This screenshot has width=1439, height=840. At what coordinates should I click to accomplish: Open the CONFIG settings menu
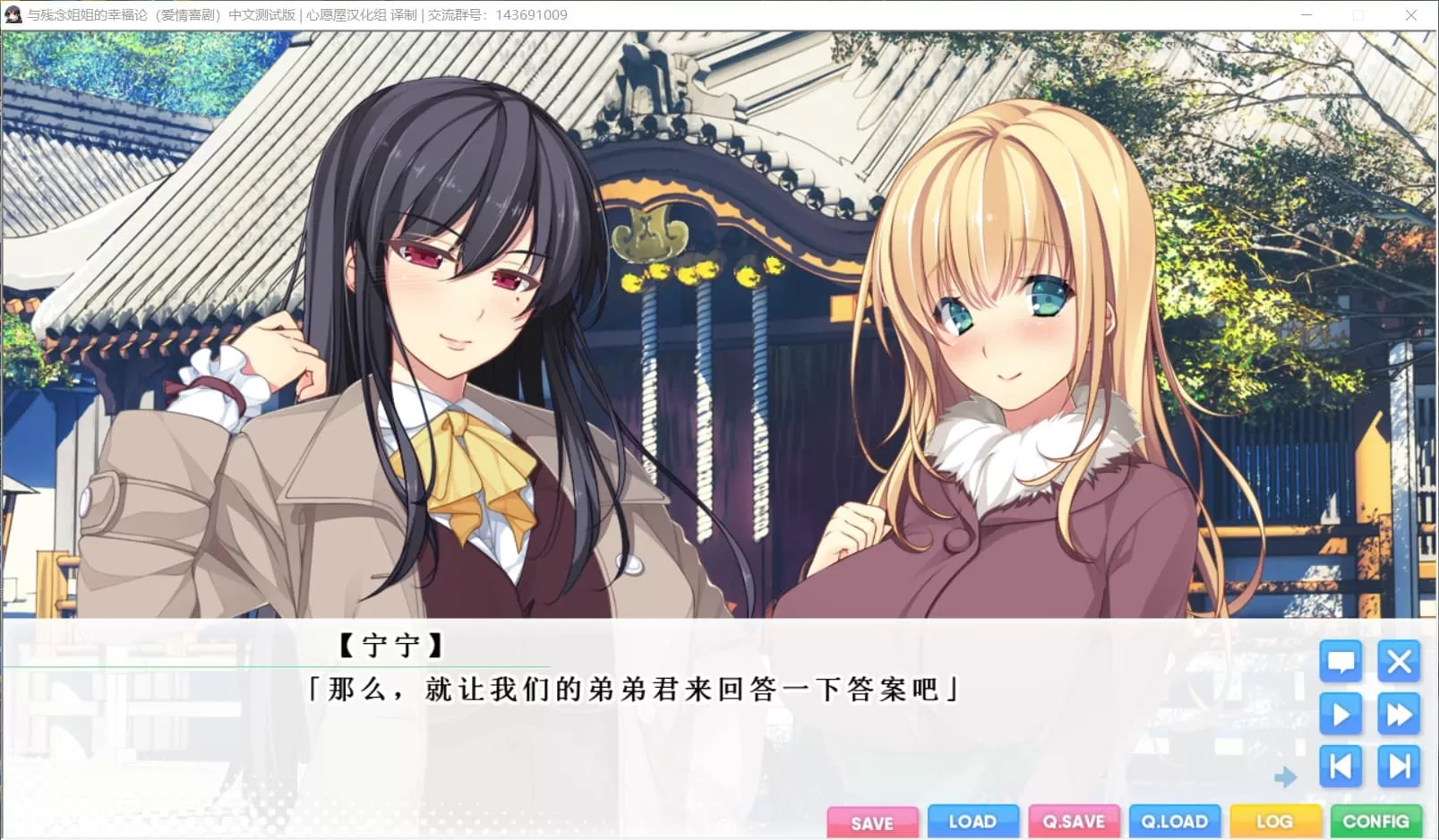coord(1376,821)
